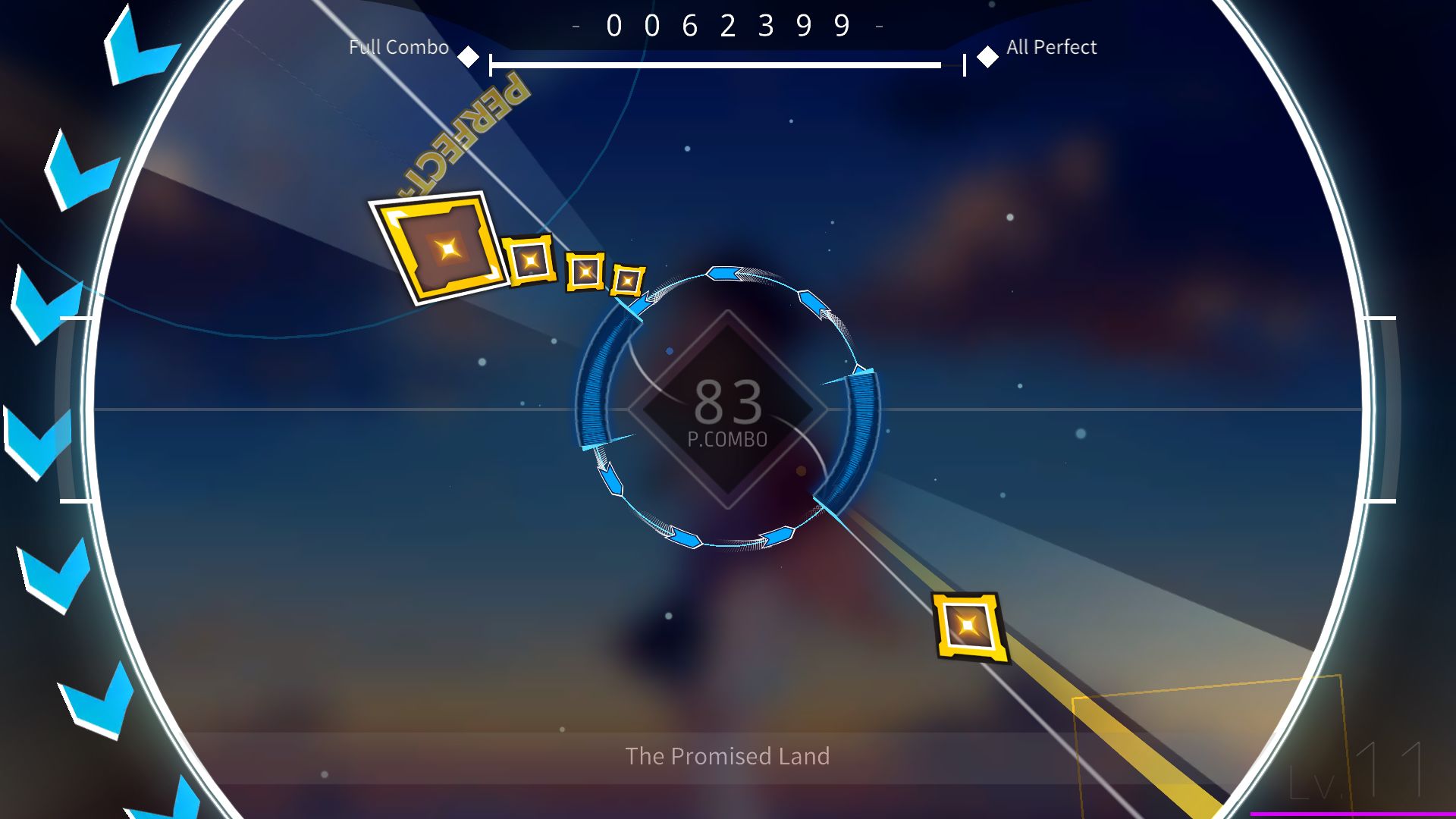The width and height of the screenshot is (1456, 819).
Task: Toggle the diamond indicator beside All Perfect
Action: [x=988, y=56]
